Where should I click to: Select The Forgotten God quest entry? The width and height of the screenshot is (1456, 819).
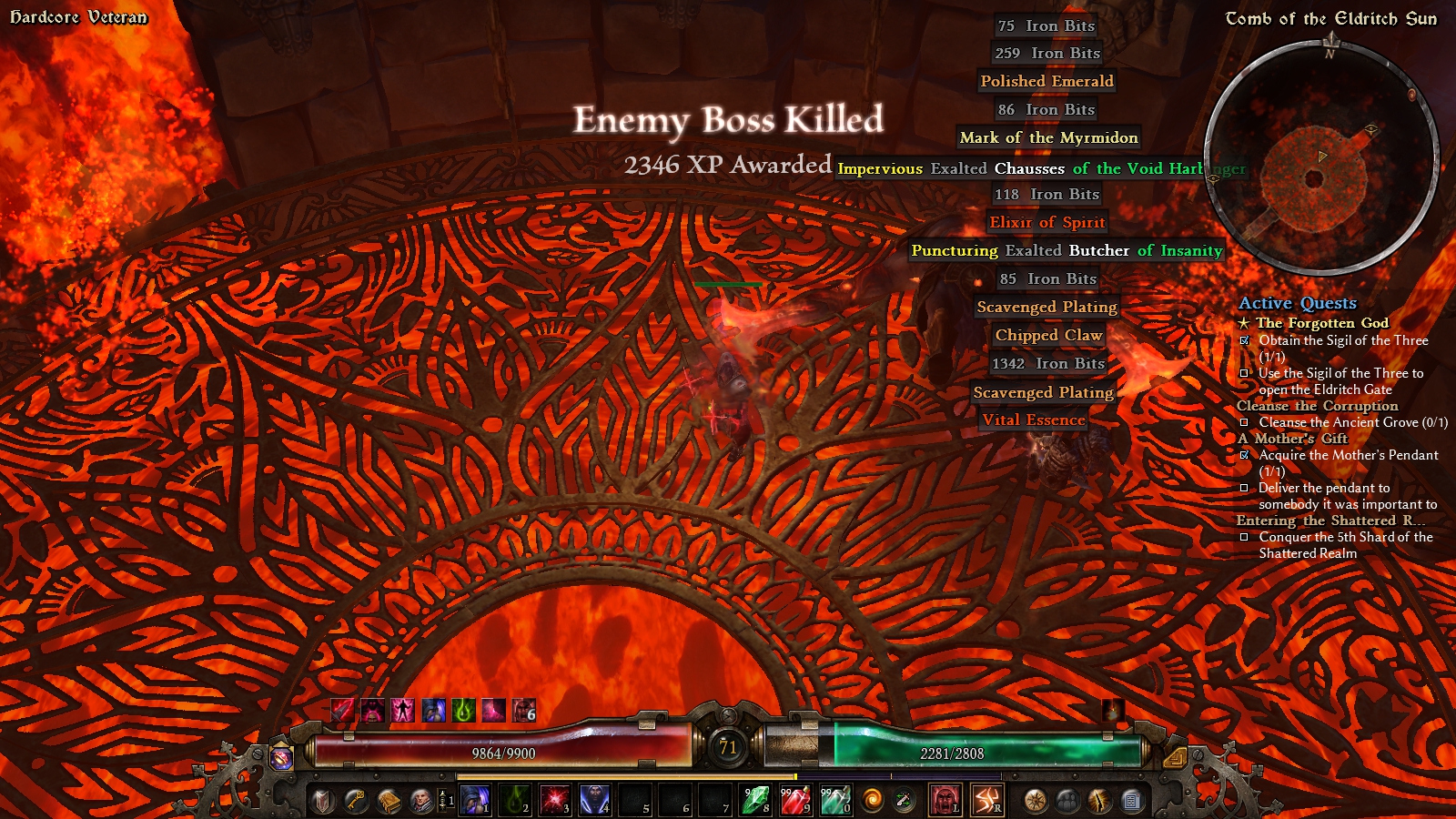coord(1321,323)
